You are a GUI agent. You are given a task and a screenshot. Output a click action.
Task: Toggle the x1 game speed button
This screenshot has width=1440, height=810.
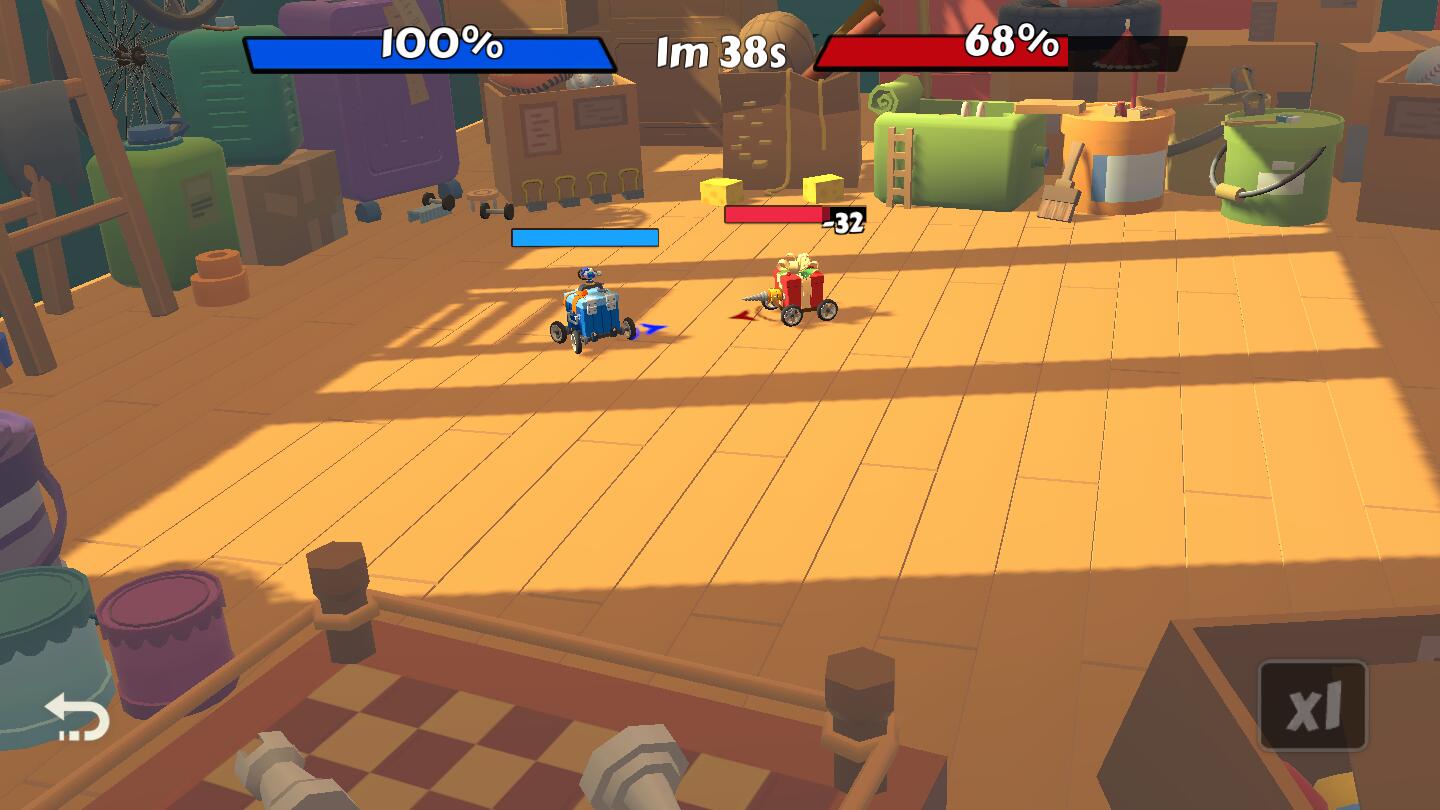1312,706
